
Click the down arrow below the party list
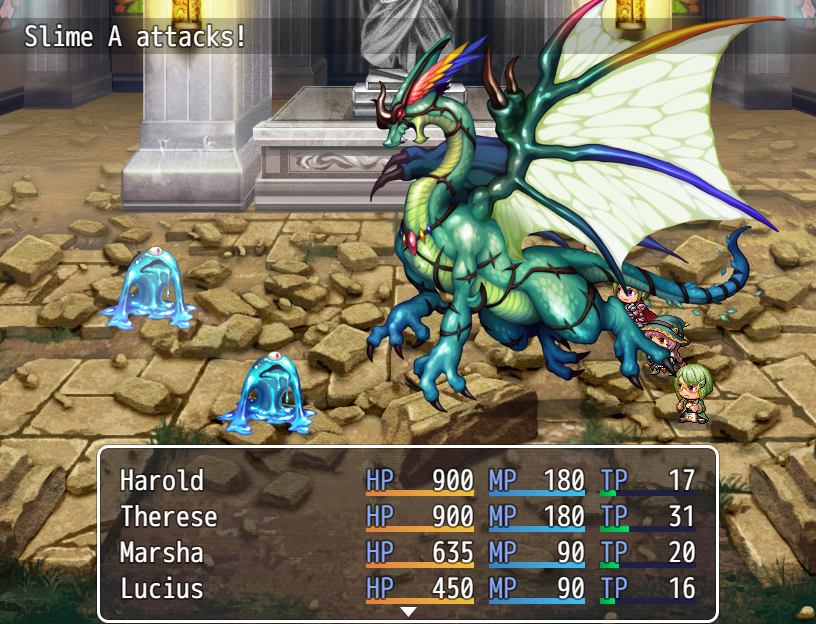[408, 611]
